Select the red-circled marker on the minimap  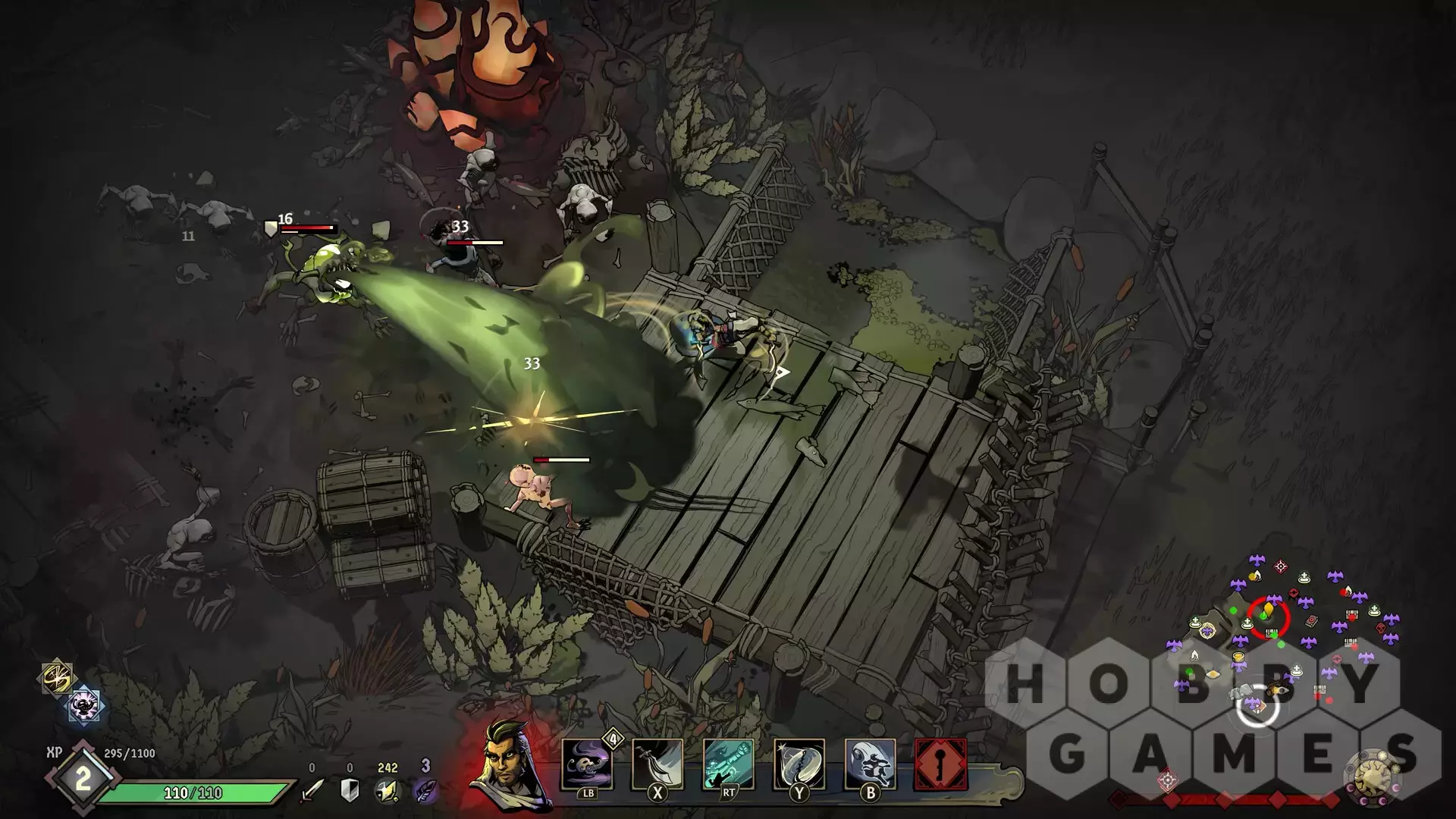pos(1268,617)
